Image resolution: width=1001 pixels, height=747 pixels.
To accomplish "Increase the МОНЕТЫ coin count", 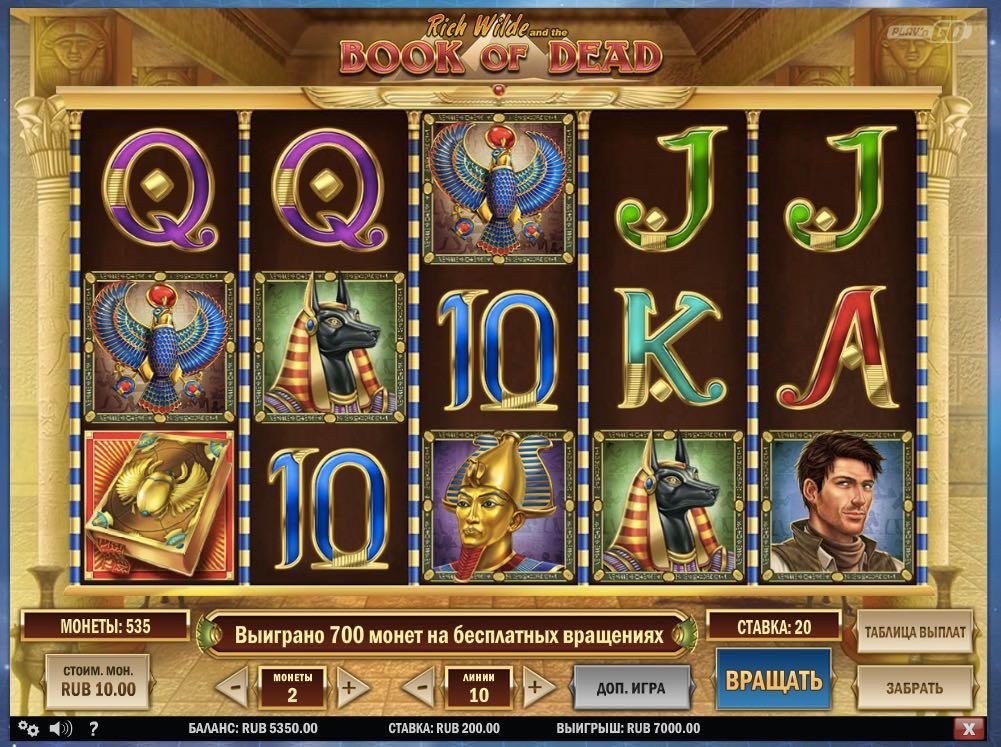I will click(348, 688).
